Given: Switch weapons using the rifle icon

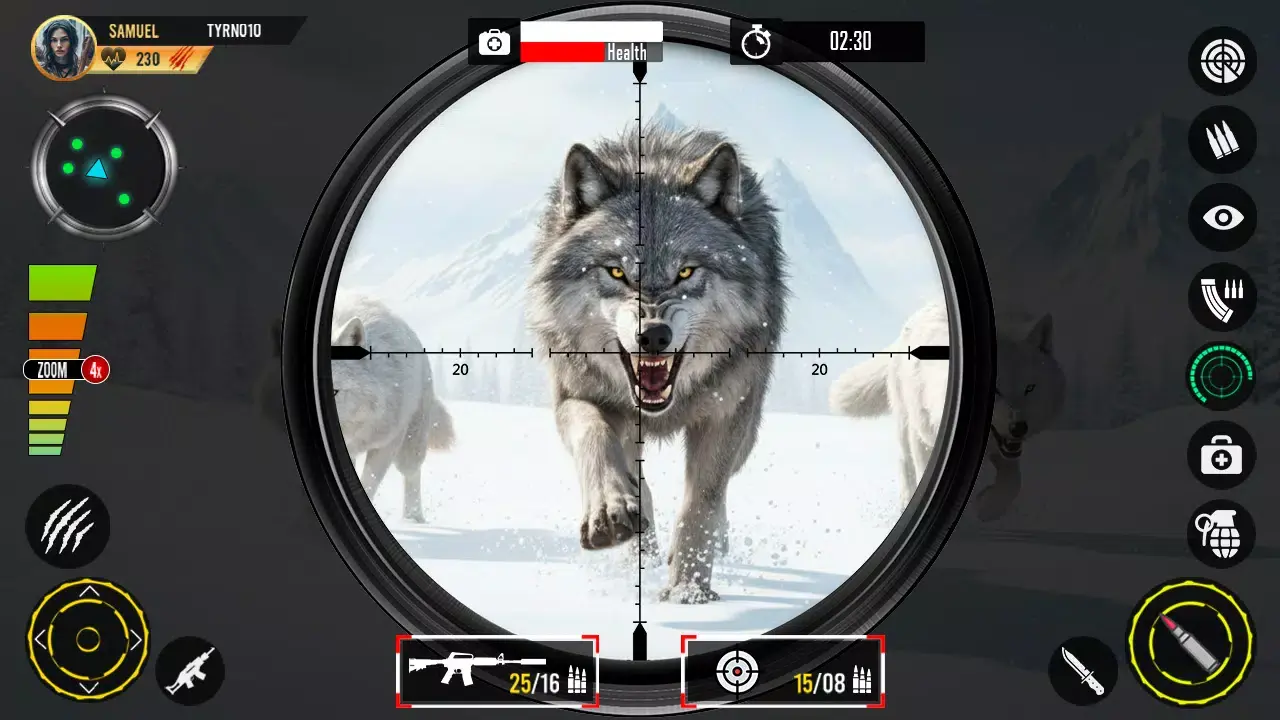Looking at the screenshot, I should (x=190, y=670).
